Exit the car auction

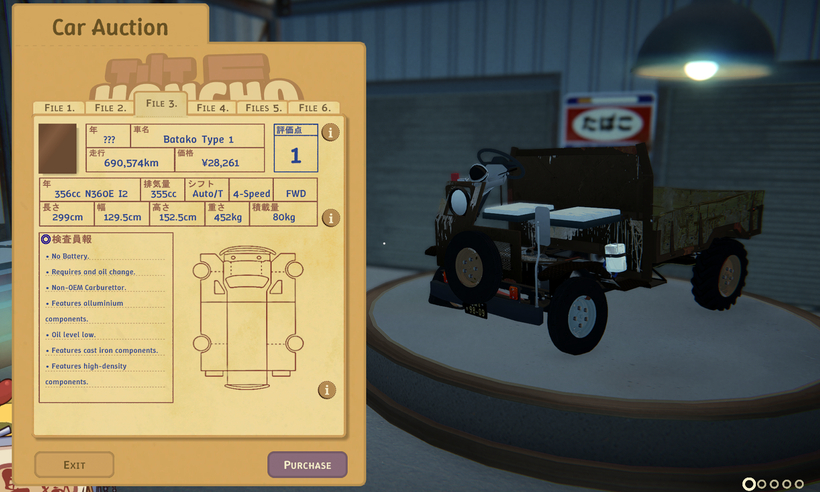pos(74,465)
